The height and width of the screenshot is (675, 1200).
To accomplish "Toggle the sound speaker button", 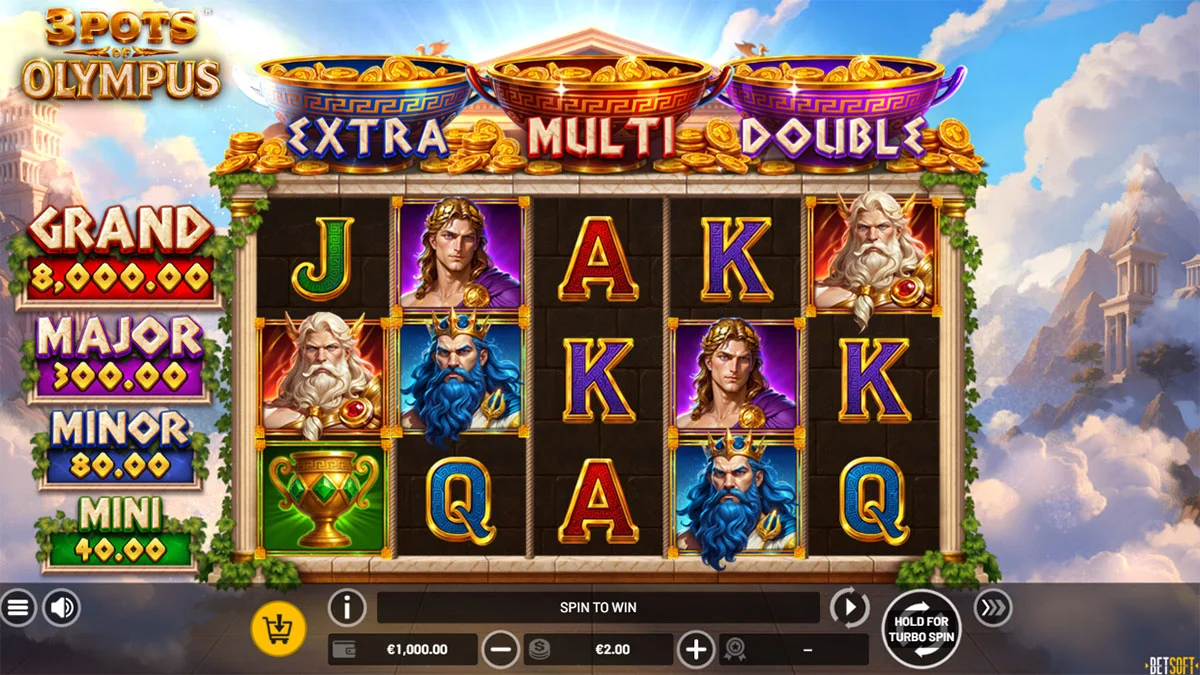I will [x=61, y=607].
